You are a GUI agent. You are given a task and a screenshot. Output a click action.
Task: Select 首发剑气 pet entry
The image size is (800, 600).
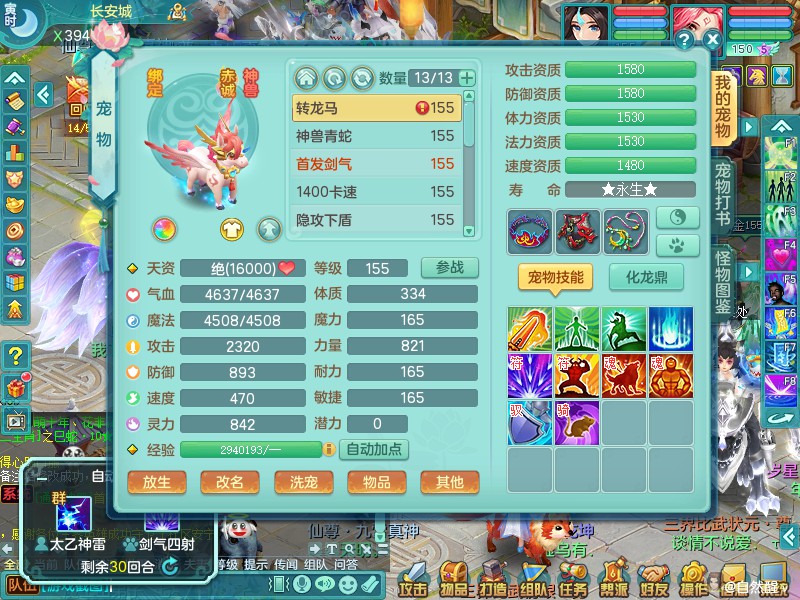click(376, 164)
